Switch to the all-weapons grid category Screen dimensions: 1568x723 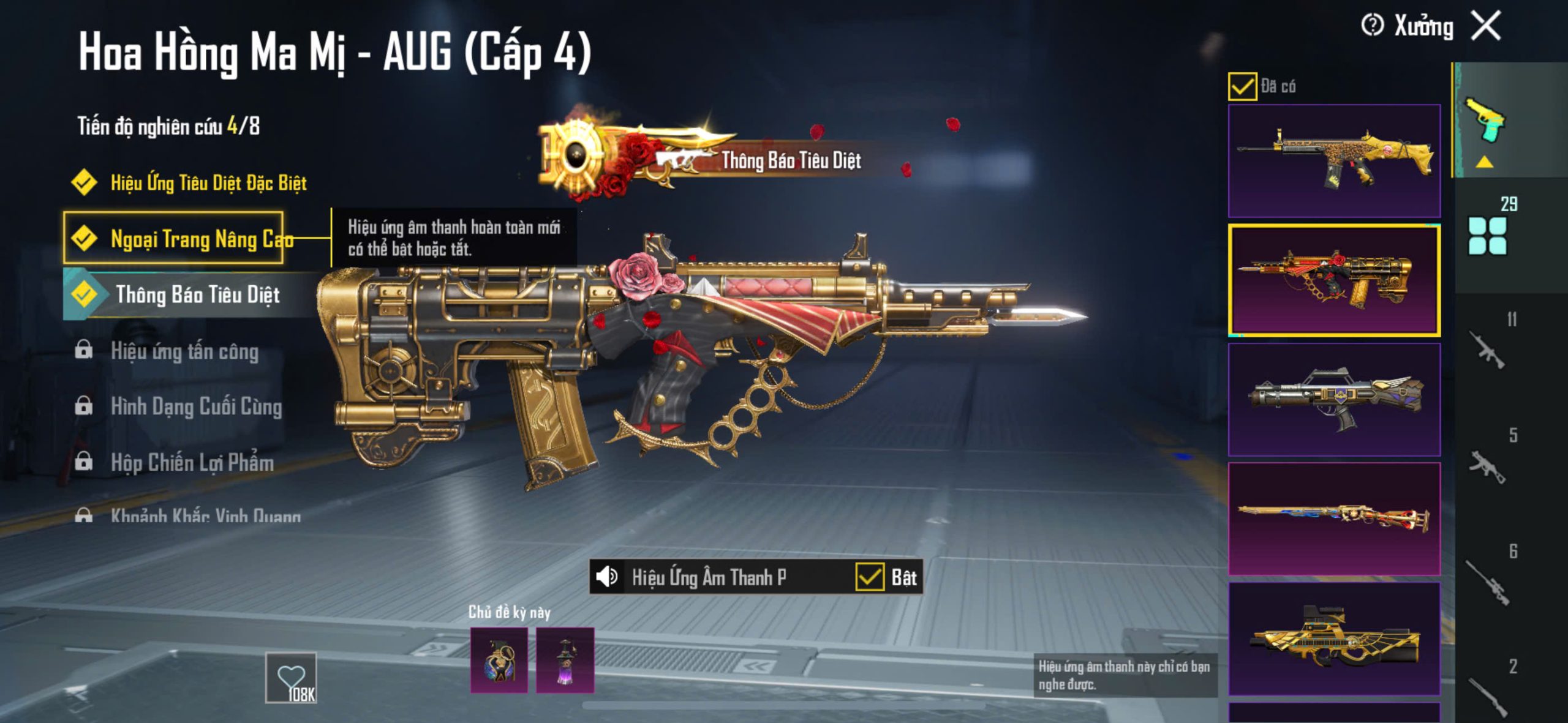point(1487,236)
